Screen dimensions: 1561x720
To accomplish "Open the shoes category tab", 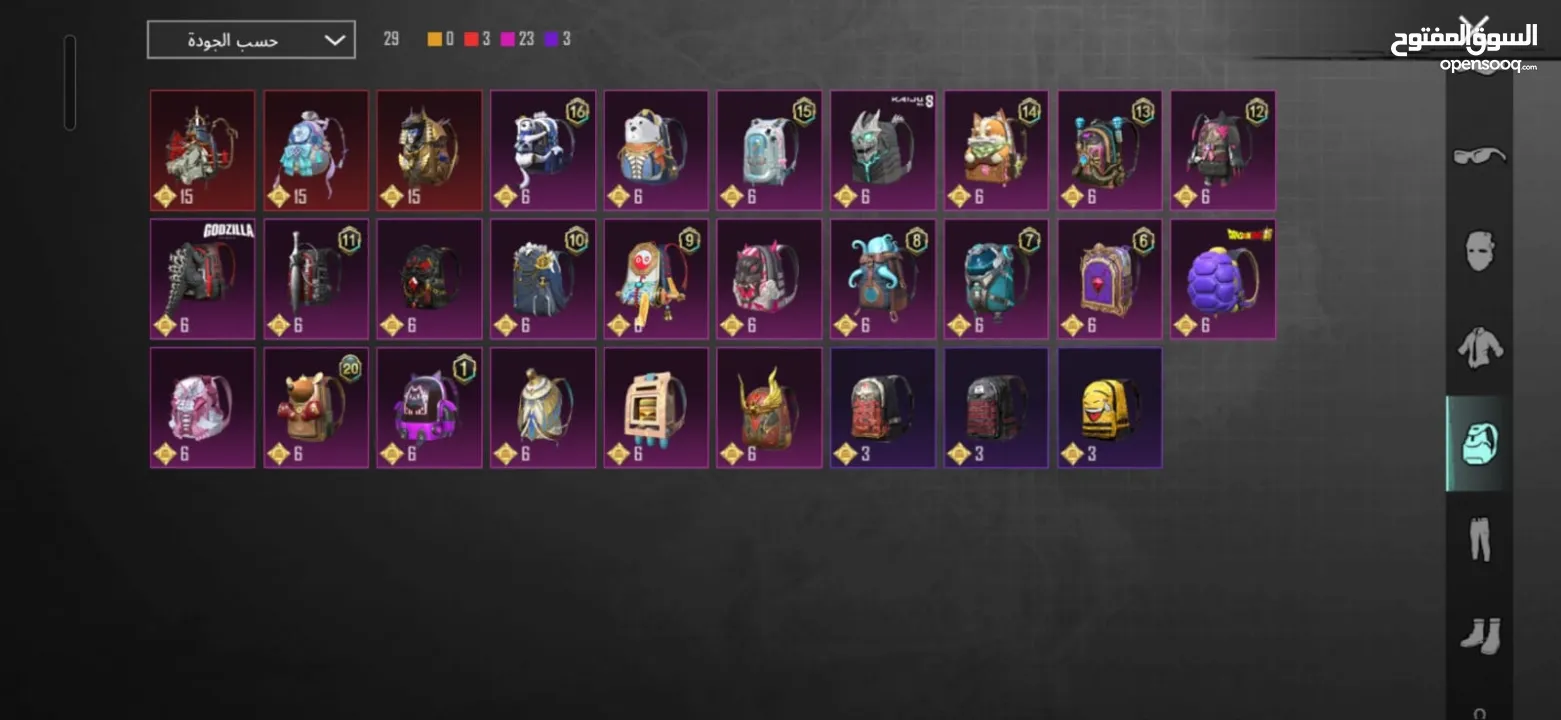I will click(1479, 635).
